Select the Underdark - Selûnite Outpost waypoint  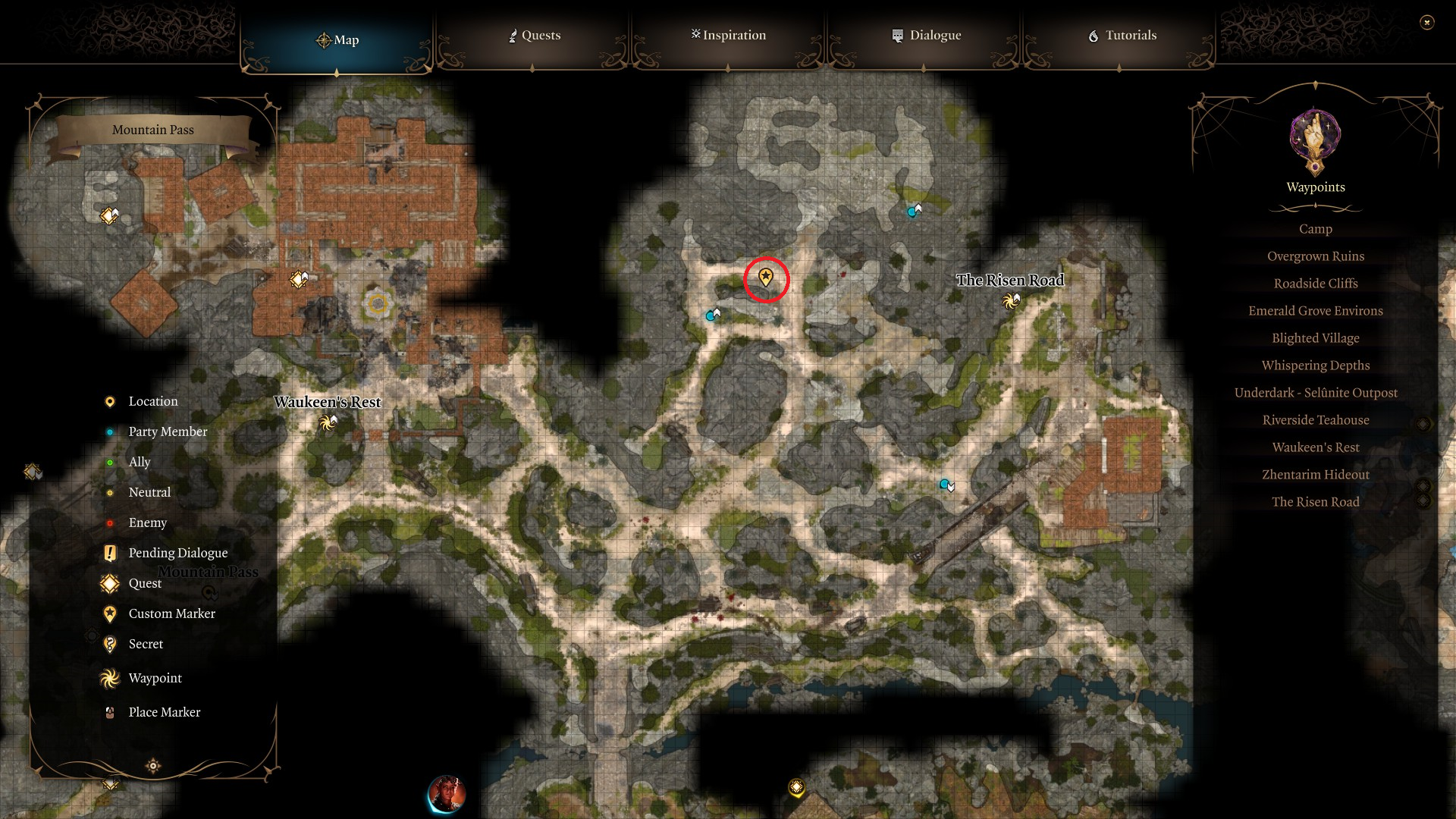click(x=1315, y=392)
